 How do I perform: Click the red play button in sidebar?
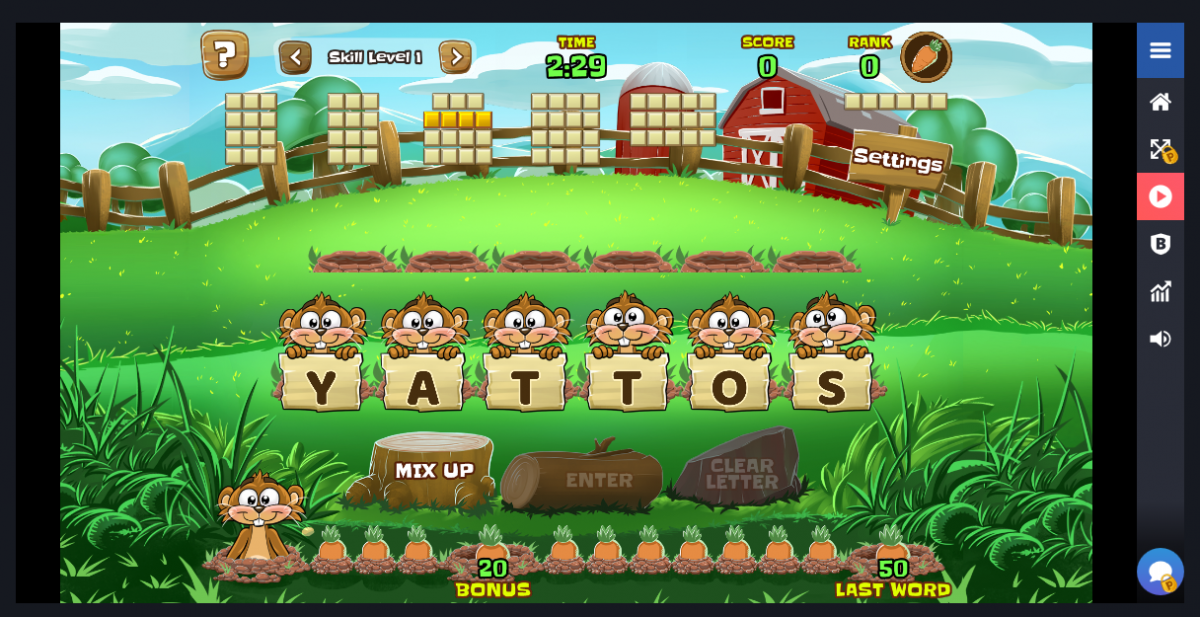pos(1160,196)
